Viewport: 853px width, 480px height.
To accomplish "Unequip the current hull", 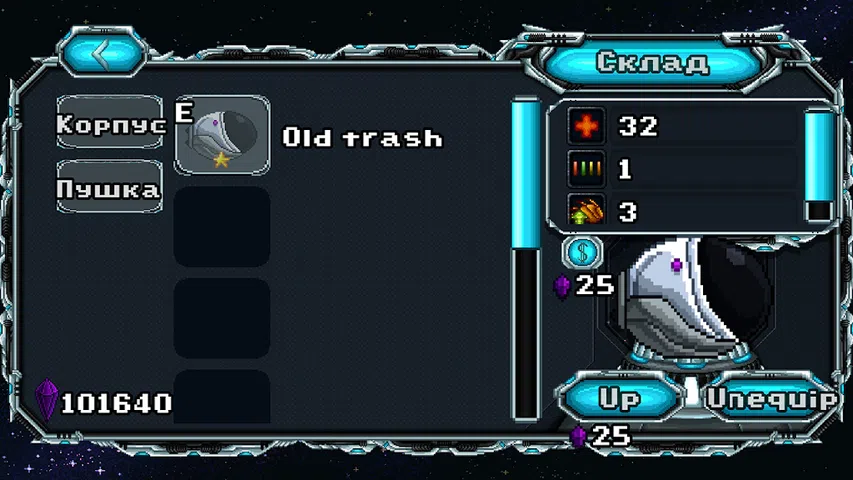I will pos(771,397).
